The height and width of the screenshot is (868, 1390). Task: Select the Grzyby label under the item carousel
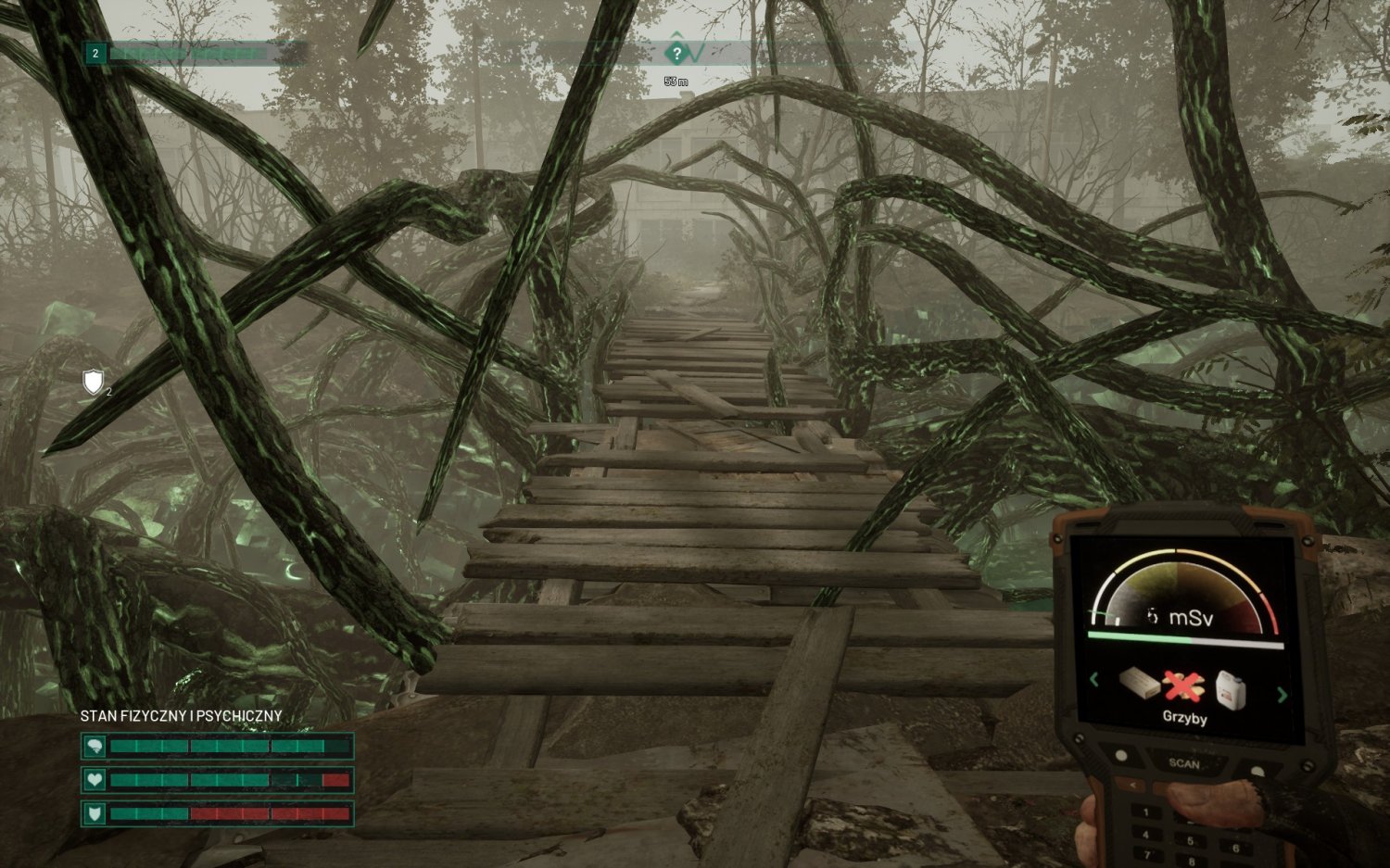pyautogui.click(x=1185, y=718)
